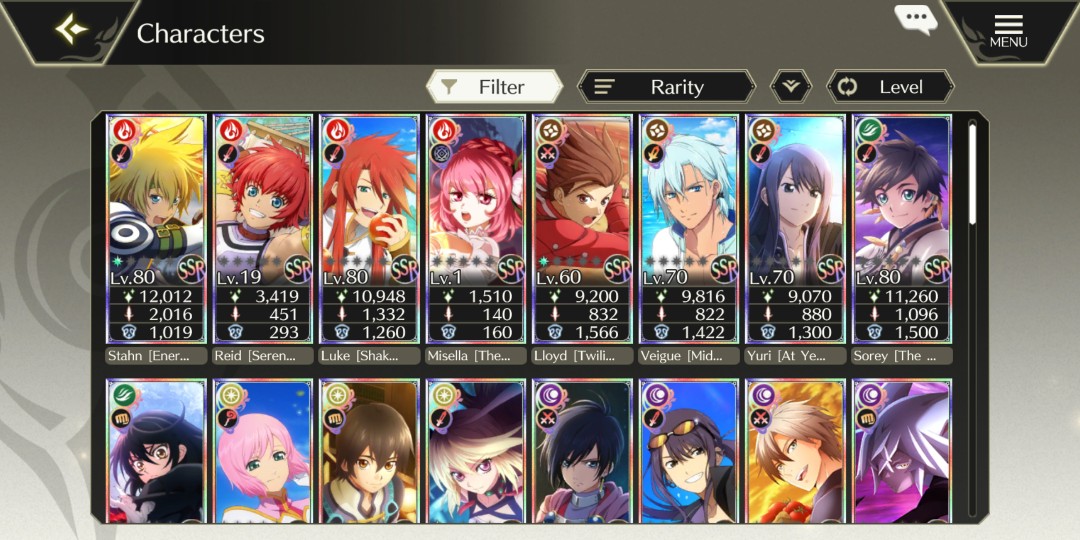Toggle sort order with the double-chevron button
Image resolution: width=1080 pixels, height=540 pixels.
pyautogui.click(x=791, y=87)
